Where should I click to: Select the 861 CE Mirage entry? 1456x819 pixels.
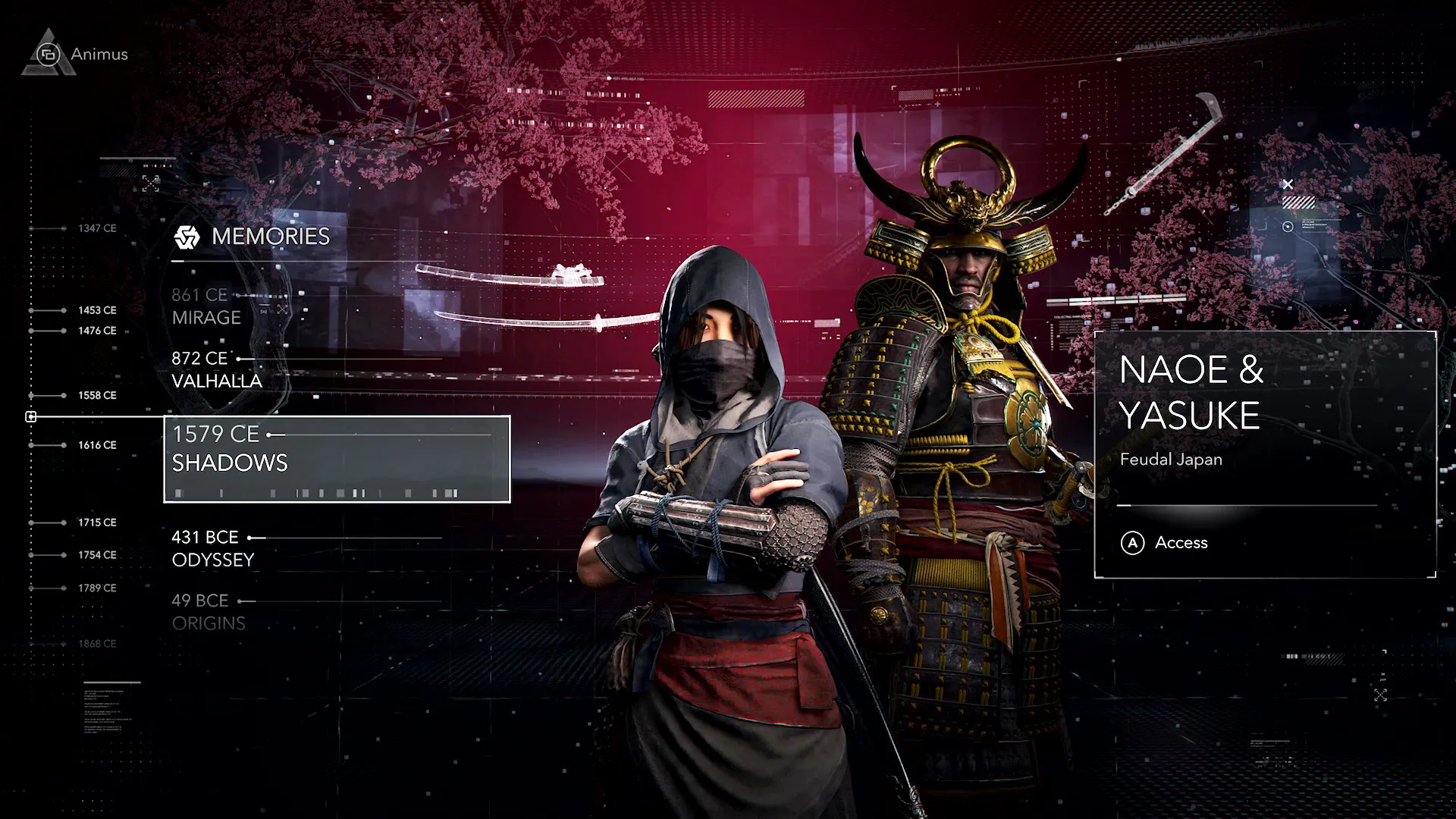[x=206, y=306]
